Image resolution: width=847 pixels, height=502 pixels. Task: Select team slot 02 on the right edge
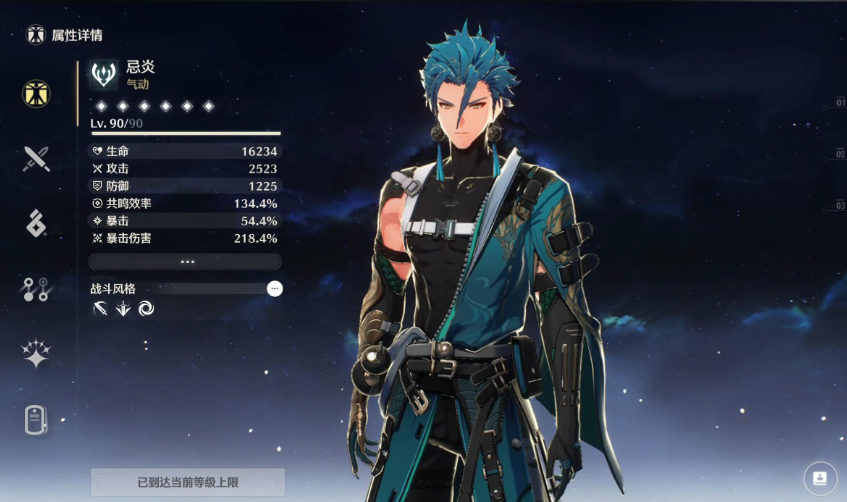[839, 154]
